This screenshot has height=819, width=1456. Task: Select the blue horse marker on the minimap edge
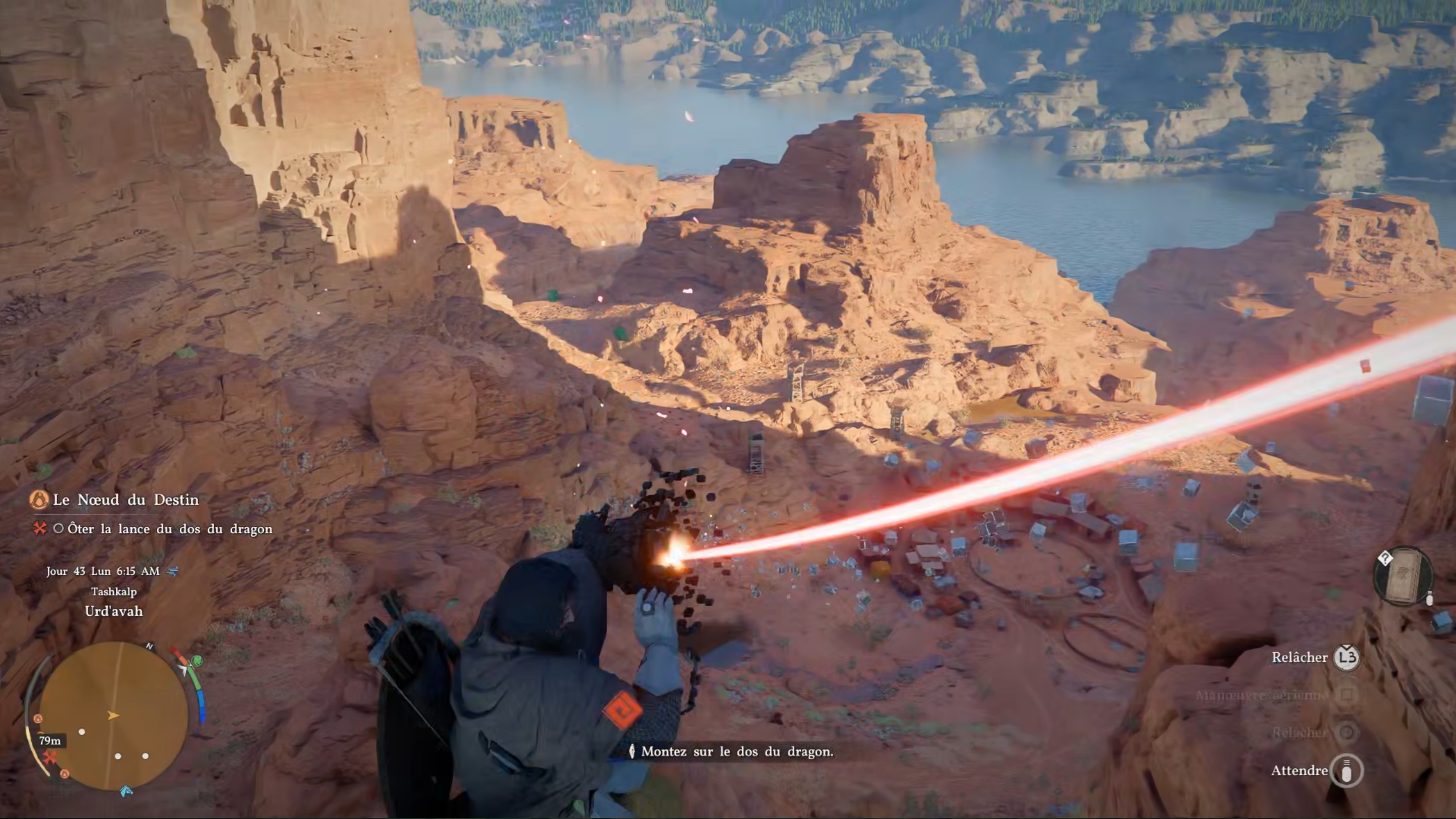click(126, 791)
